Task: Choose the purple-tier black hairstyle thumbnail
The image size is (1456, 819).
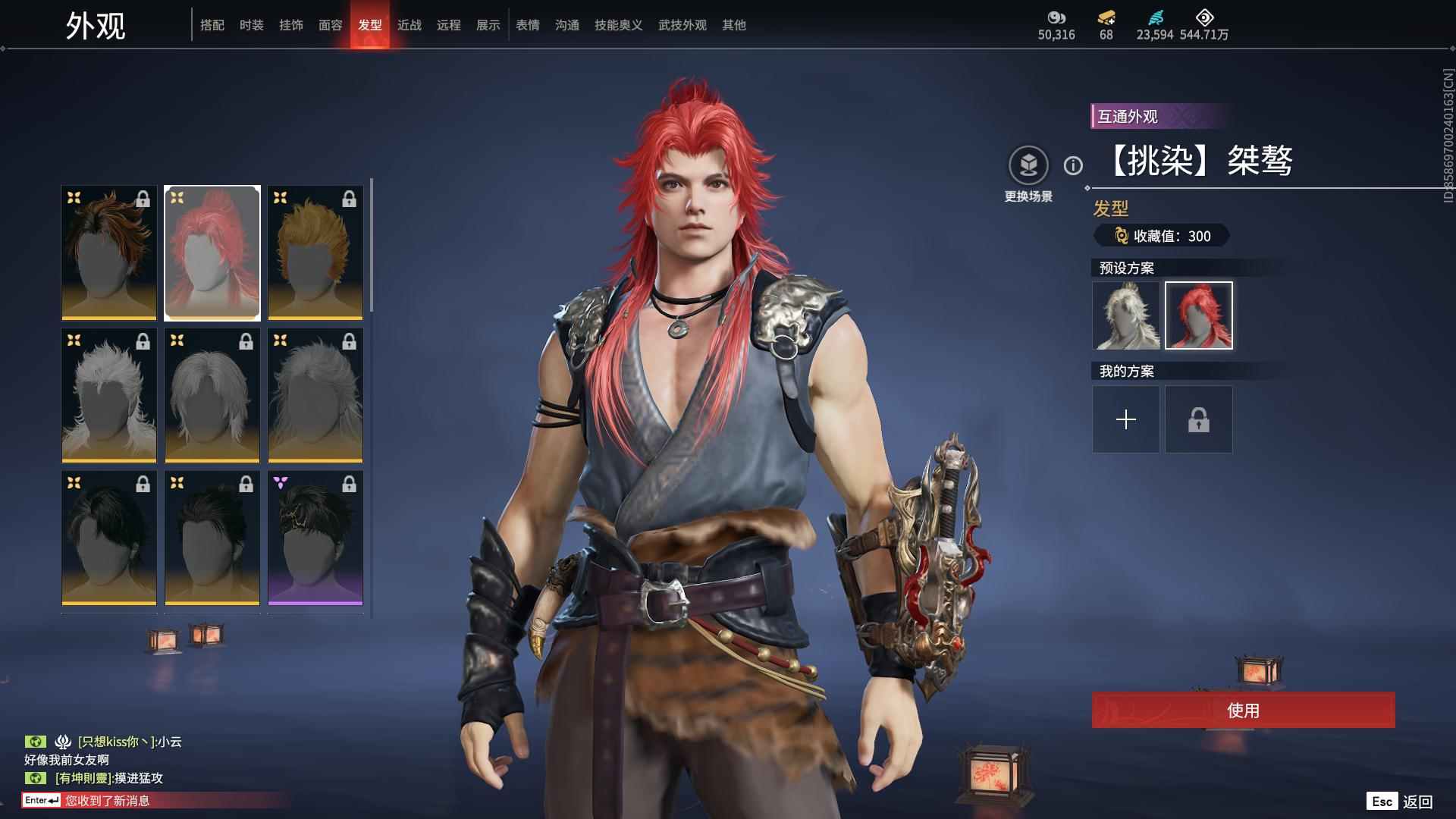Action: [x=315, y=538]
